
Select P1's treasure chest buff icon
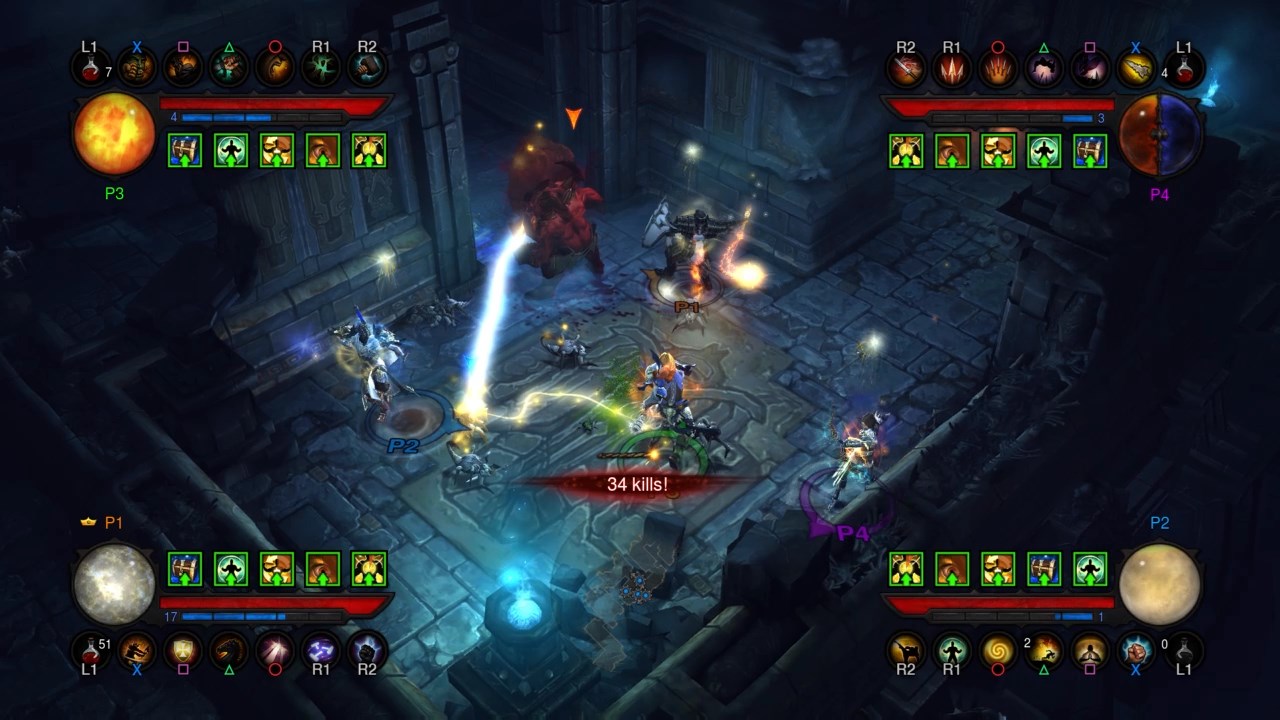click(185, 569)
